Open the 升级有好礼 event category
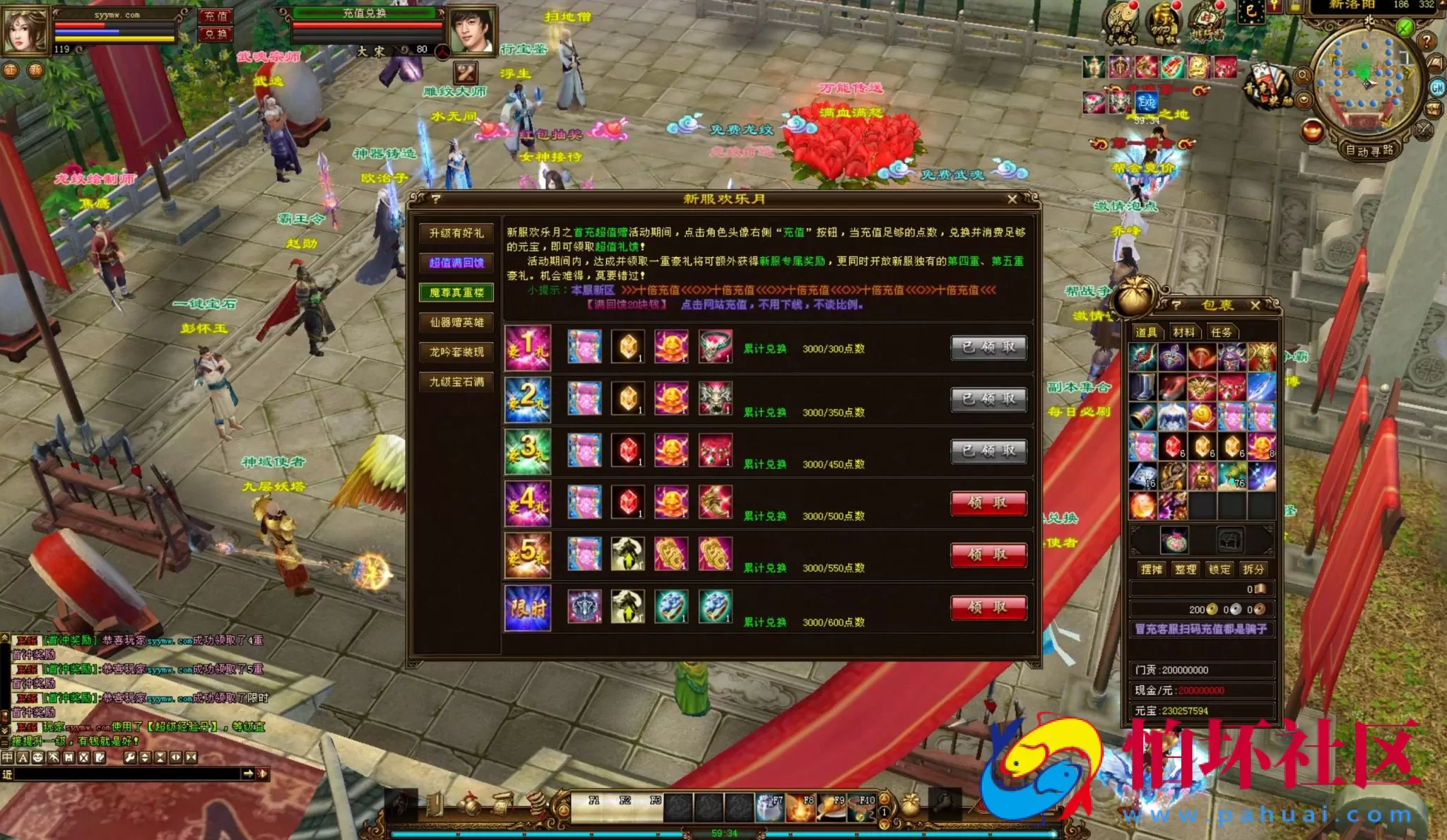This screenshot has width=1447, height=840. click(456, 233)
